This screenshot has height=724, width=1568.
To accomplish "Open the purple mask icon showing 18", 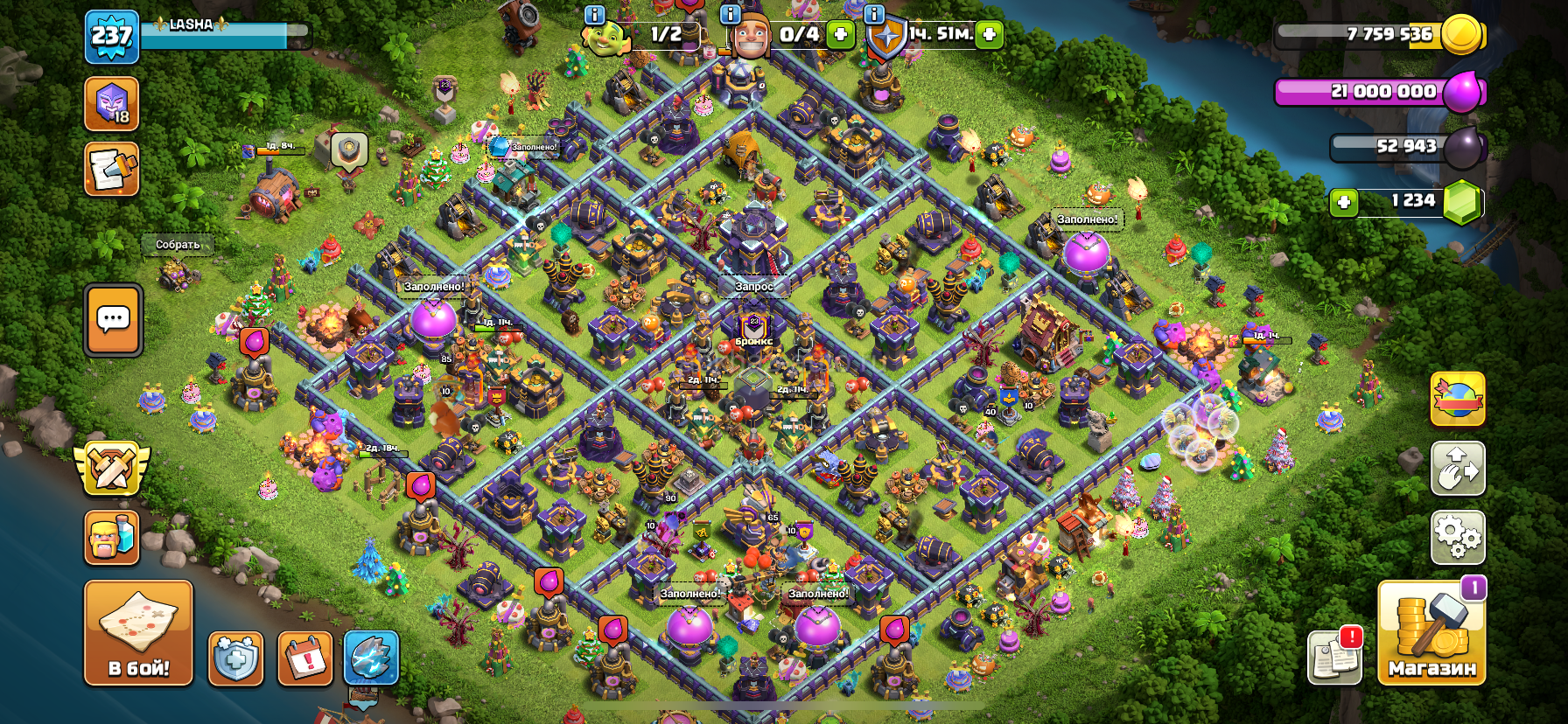I will (111, 103).
